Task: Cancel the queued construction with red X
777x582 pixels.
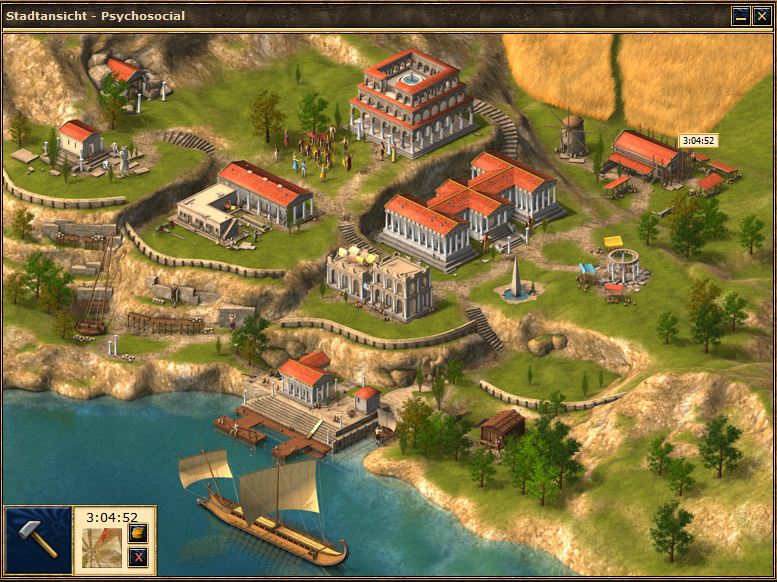Action: point(138,557)
